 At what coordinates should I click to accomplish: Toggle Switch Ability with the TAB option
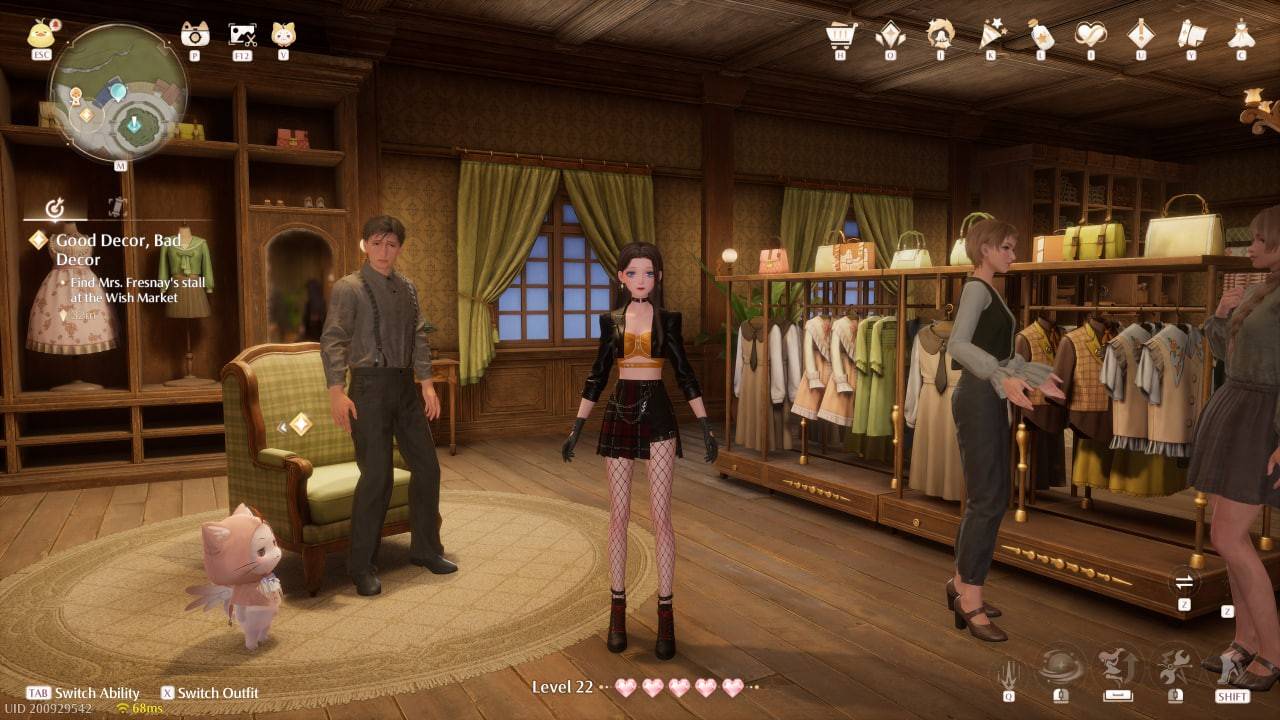click(60, 693)
